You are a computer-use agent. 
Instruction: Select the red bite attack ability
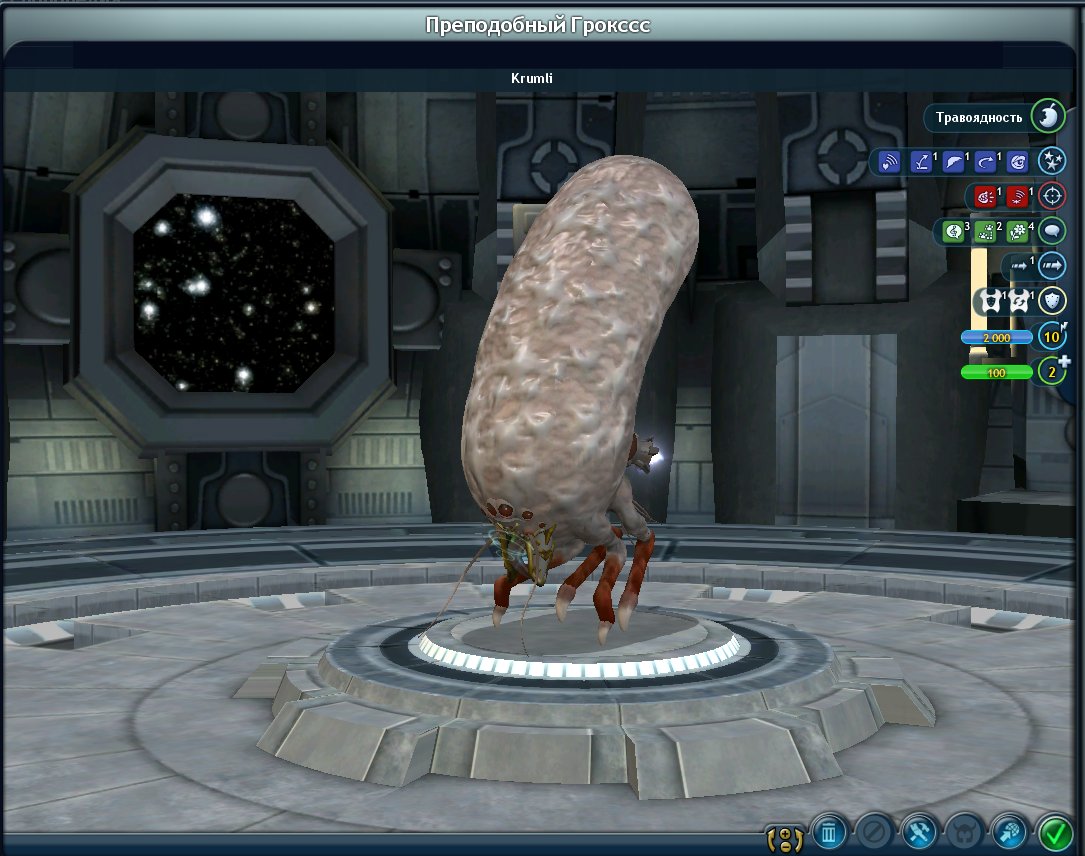point(983,196)
